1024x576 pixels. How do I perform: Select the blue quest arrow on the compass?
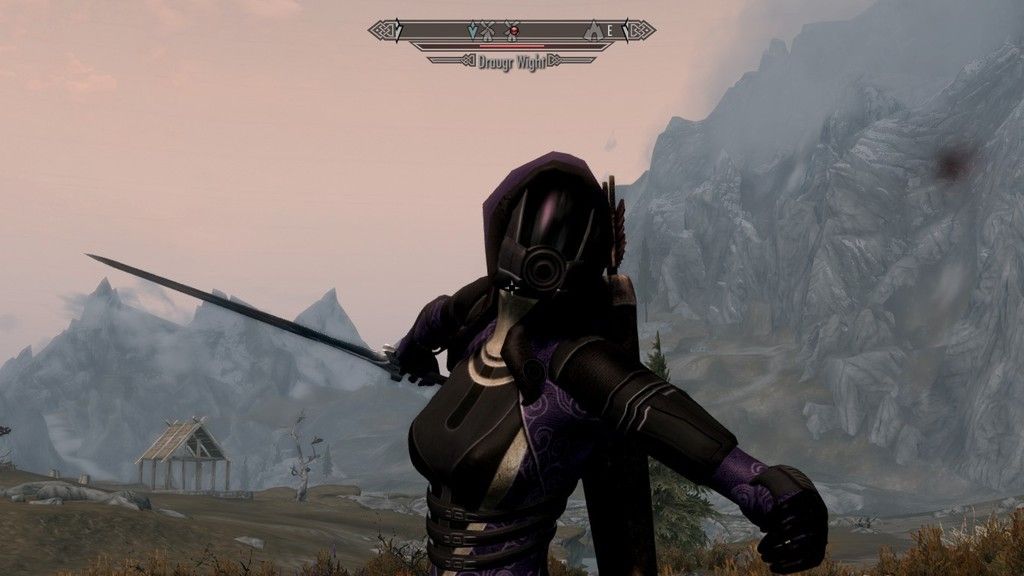(473, 31)
